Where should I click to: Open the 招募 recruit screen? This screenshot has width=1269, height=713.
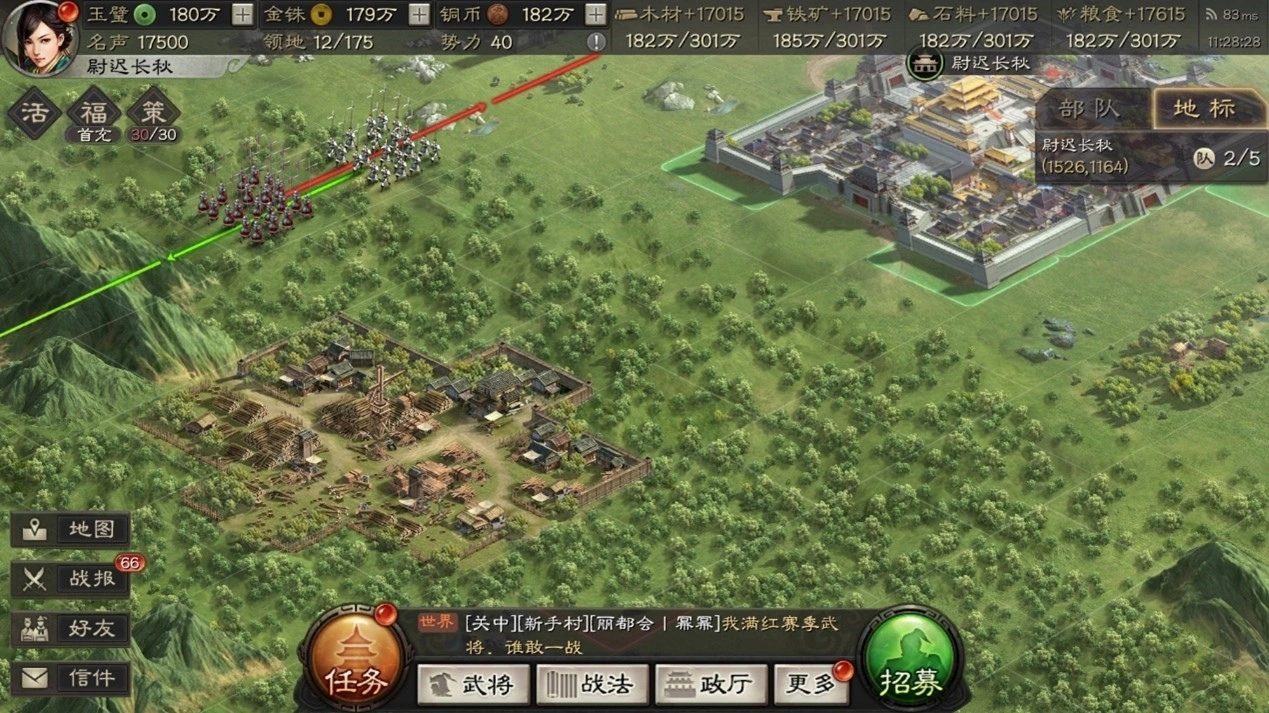pos(910,662)
